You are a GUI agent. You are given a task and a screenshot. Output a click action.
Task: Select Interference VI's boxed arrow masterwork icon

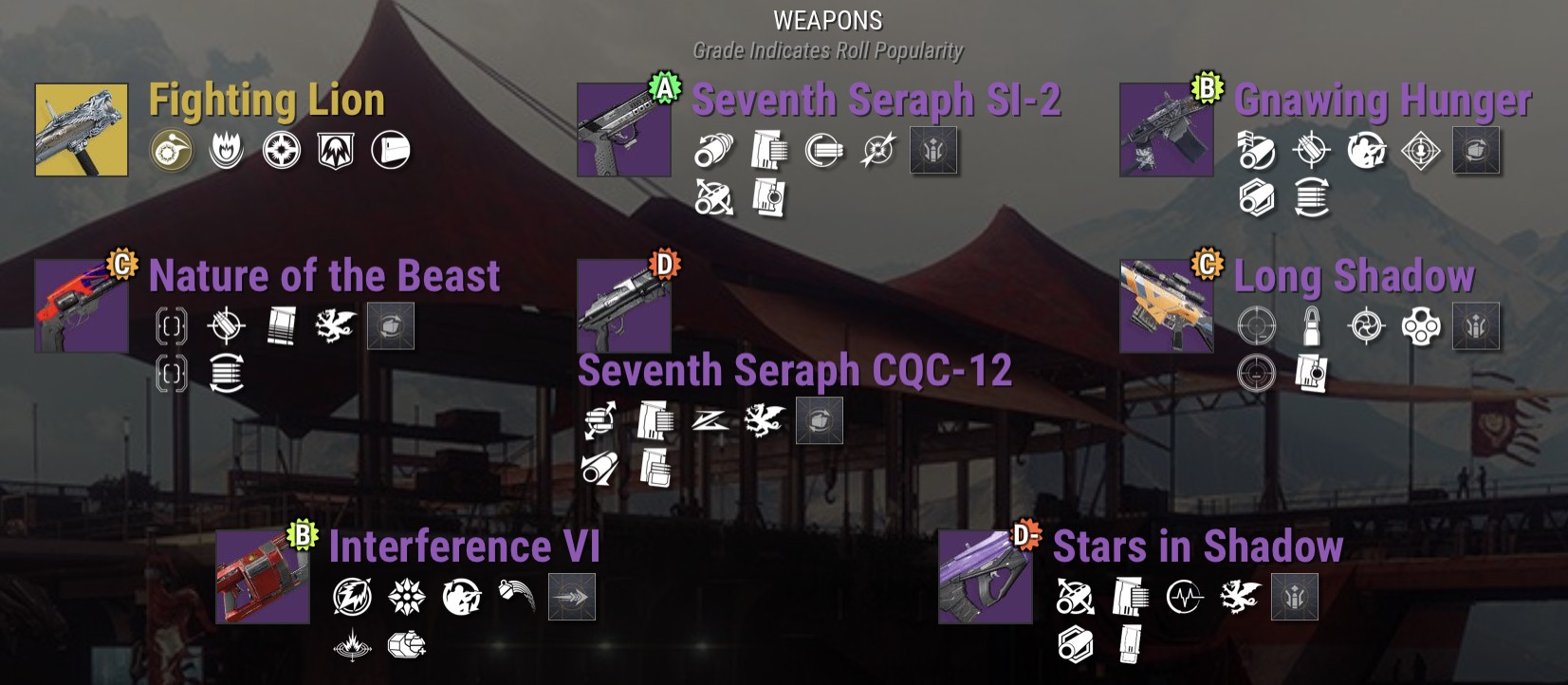click(x=572, y=598)
